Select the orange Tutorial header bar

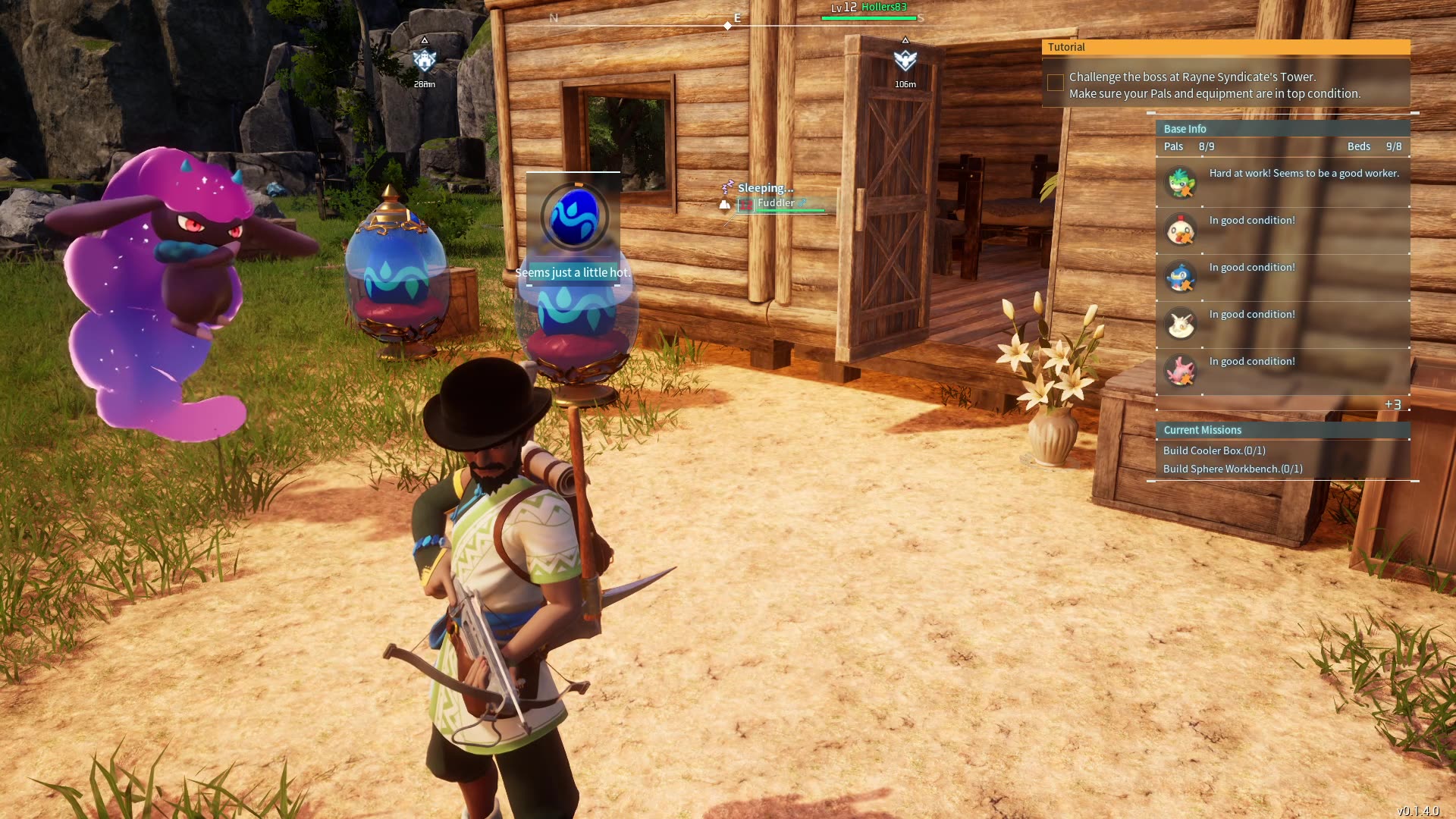coord(1225,47)
